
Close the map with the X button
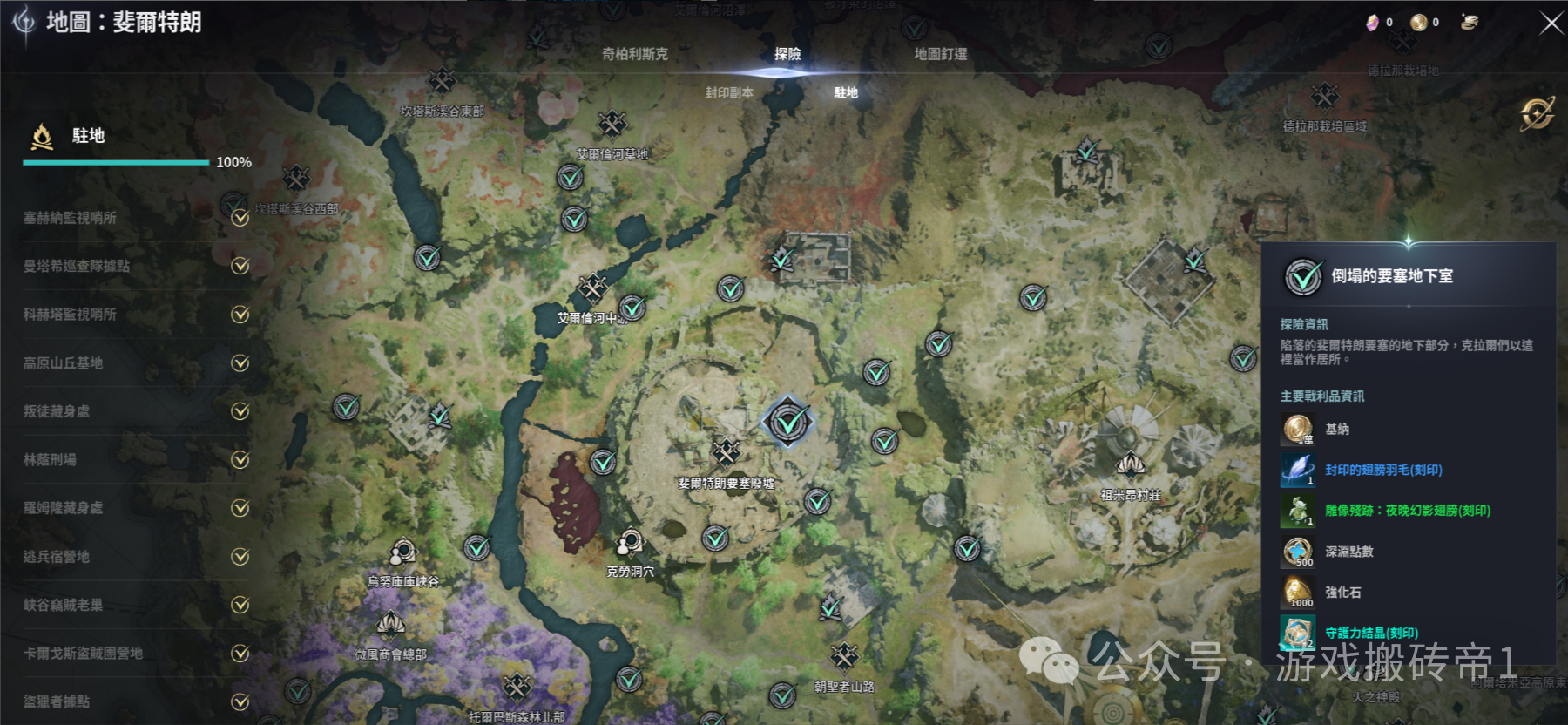tap(1551, 24)
